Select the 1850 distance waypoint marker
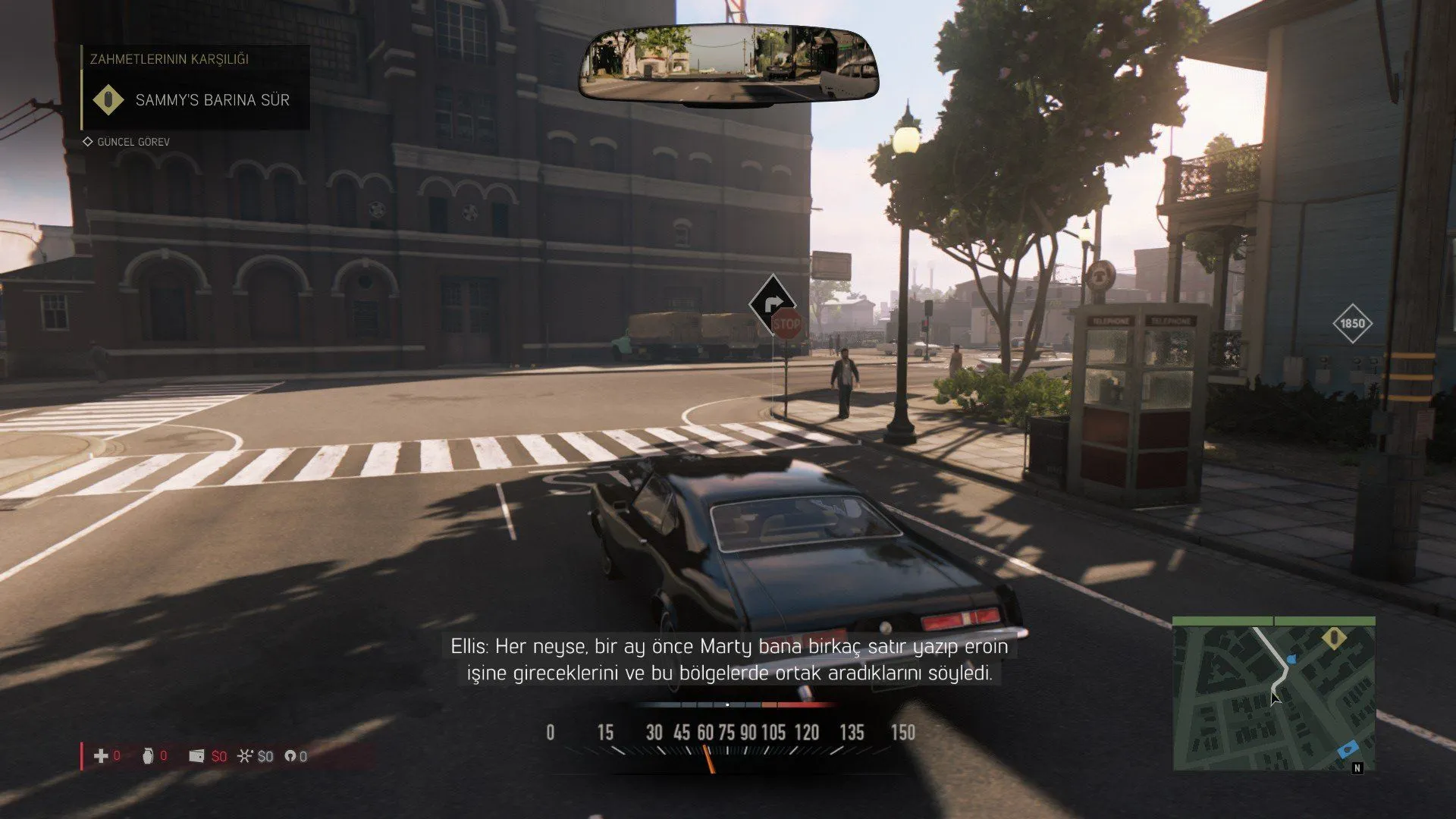The height and width of the screenshot is (819, 1456). click(1351, 324)
